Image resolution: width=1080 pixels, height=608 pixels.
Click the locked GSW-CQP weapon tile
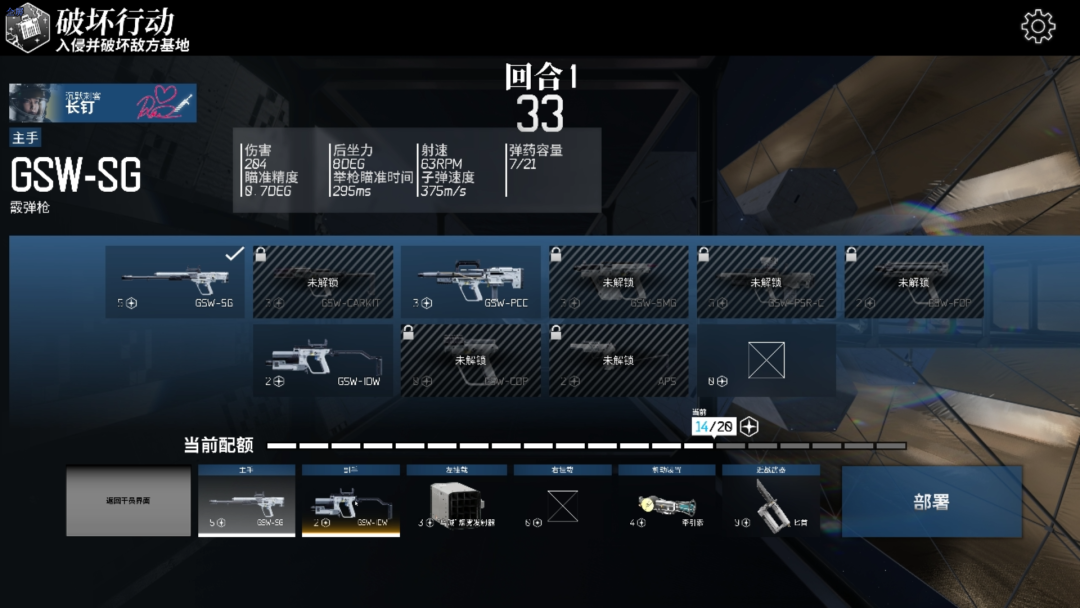pyautogui.click(x=470, y=359)
